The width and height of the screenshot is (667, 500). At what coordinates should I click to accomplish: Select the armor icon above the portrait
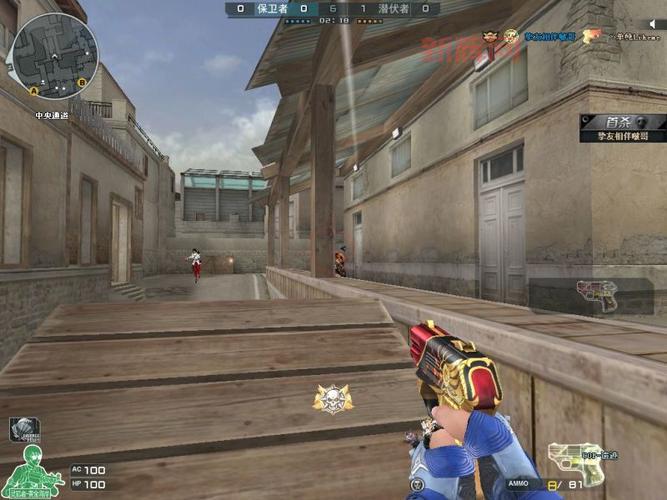click(24, 430)
